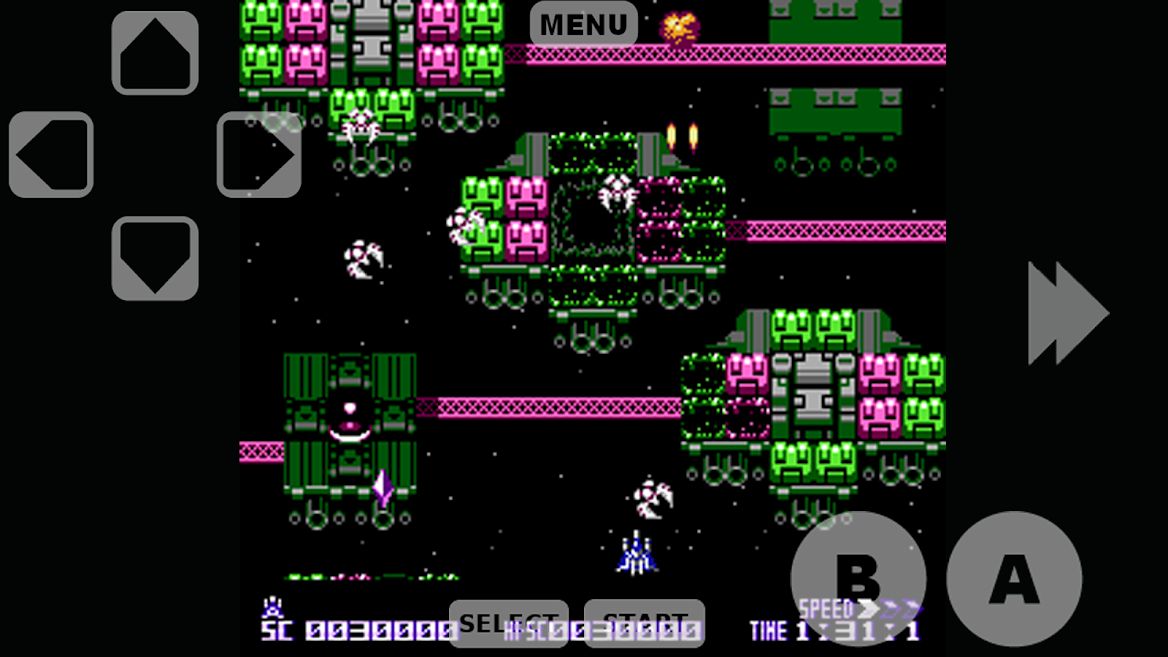Tap the D-pad right arrow
1168x657 pixels.
point(259,154)
